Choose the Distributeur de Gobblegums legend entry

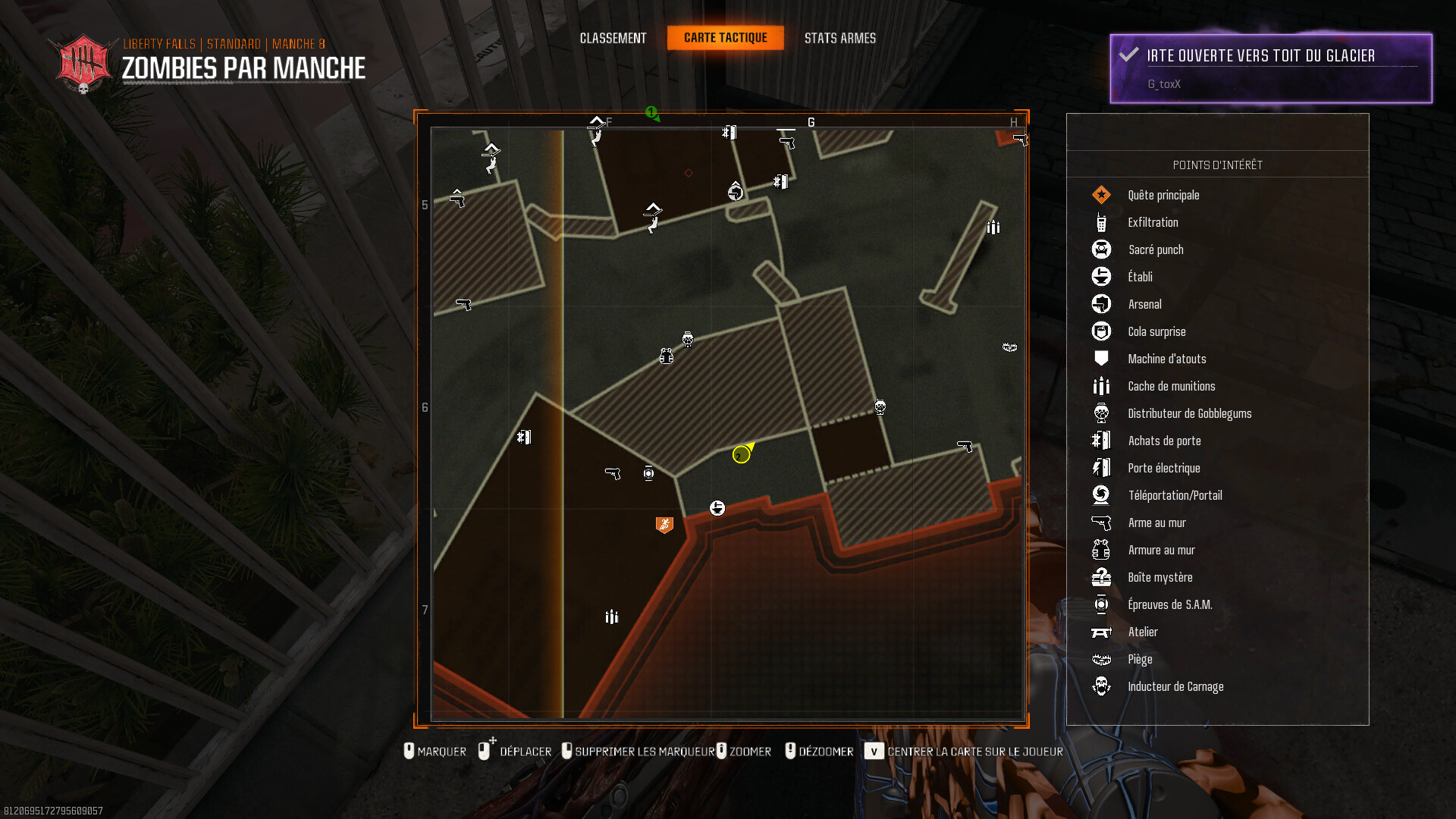[x=1189, y=413]
